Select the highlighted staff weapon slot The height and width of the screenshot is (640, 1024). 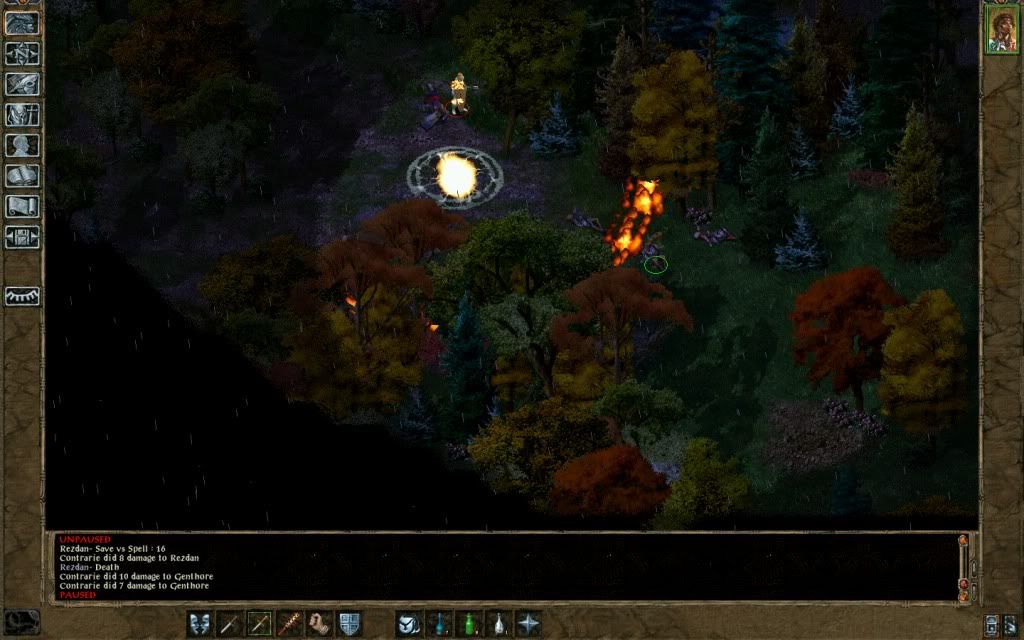tap(260, 623)
